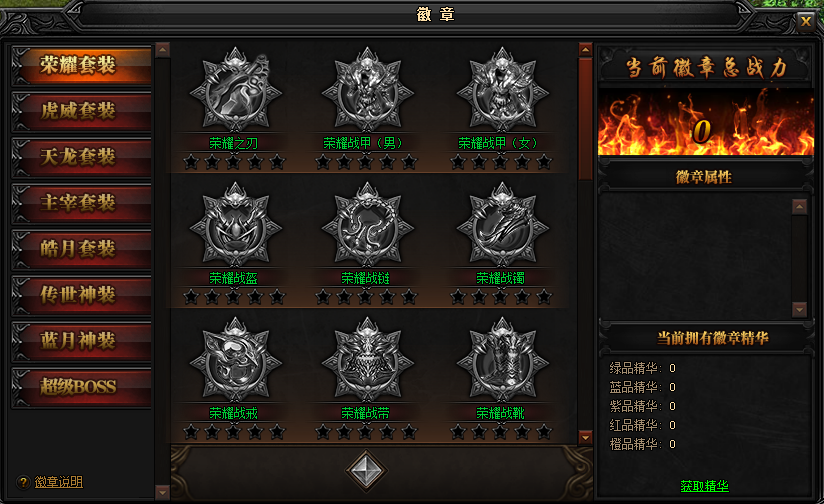Switch to 蓝月神装 category
The height and width of the screenshot is (504, 824).
tap(80, 340)
